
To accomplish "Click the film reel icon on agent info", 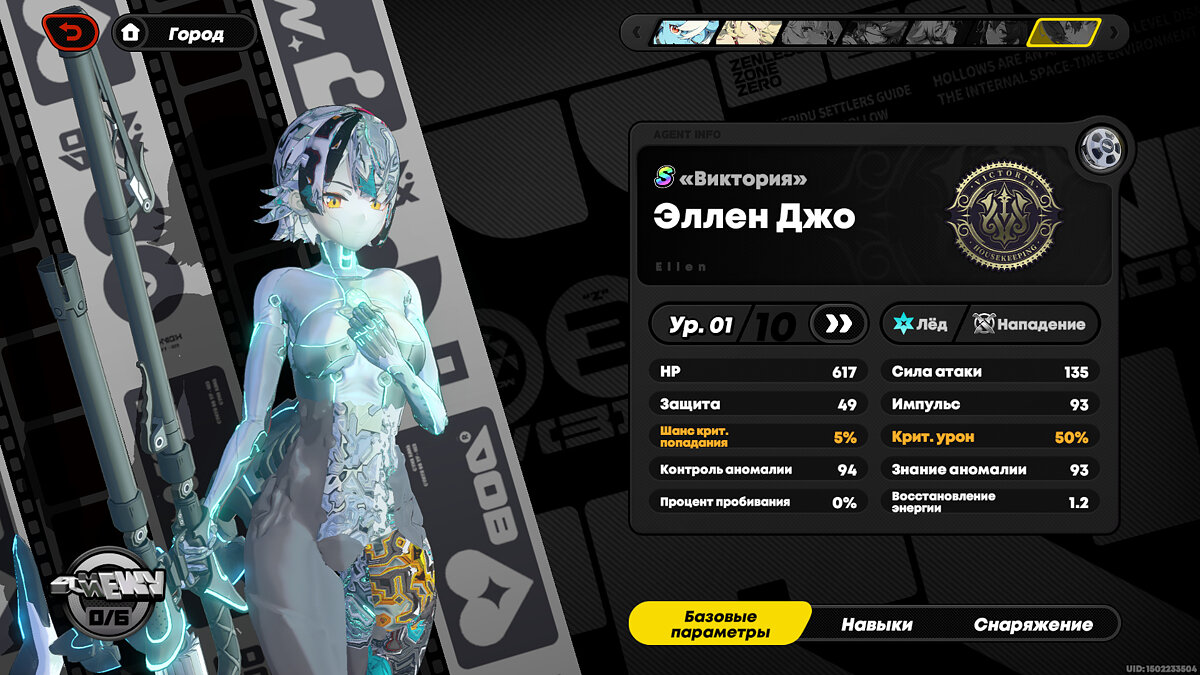I will [1104, 150].
